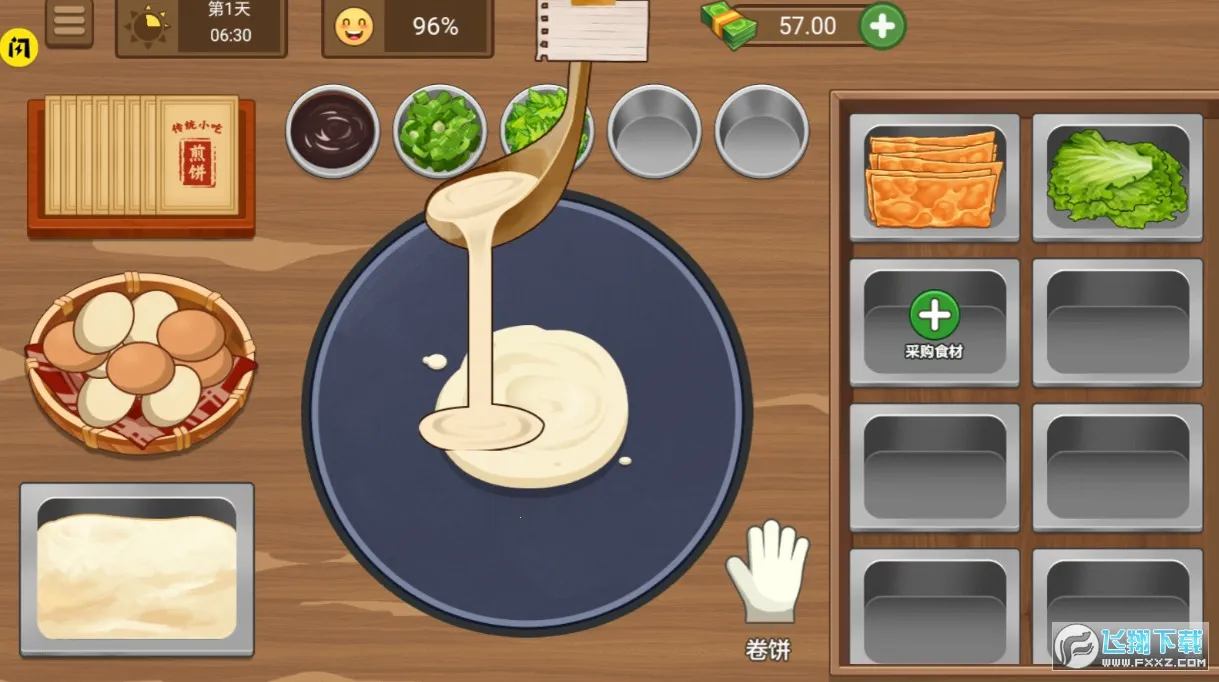Click the green plus beside money
This screenshot has height=682, width=1219.
pos(881,26)
